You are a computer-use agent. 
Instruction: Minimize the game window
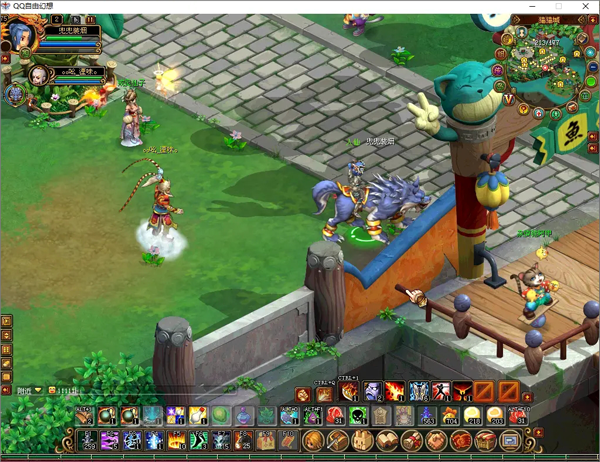point(530,6)
